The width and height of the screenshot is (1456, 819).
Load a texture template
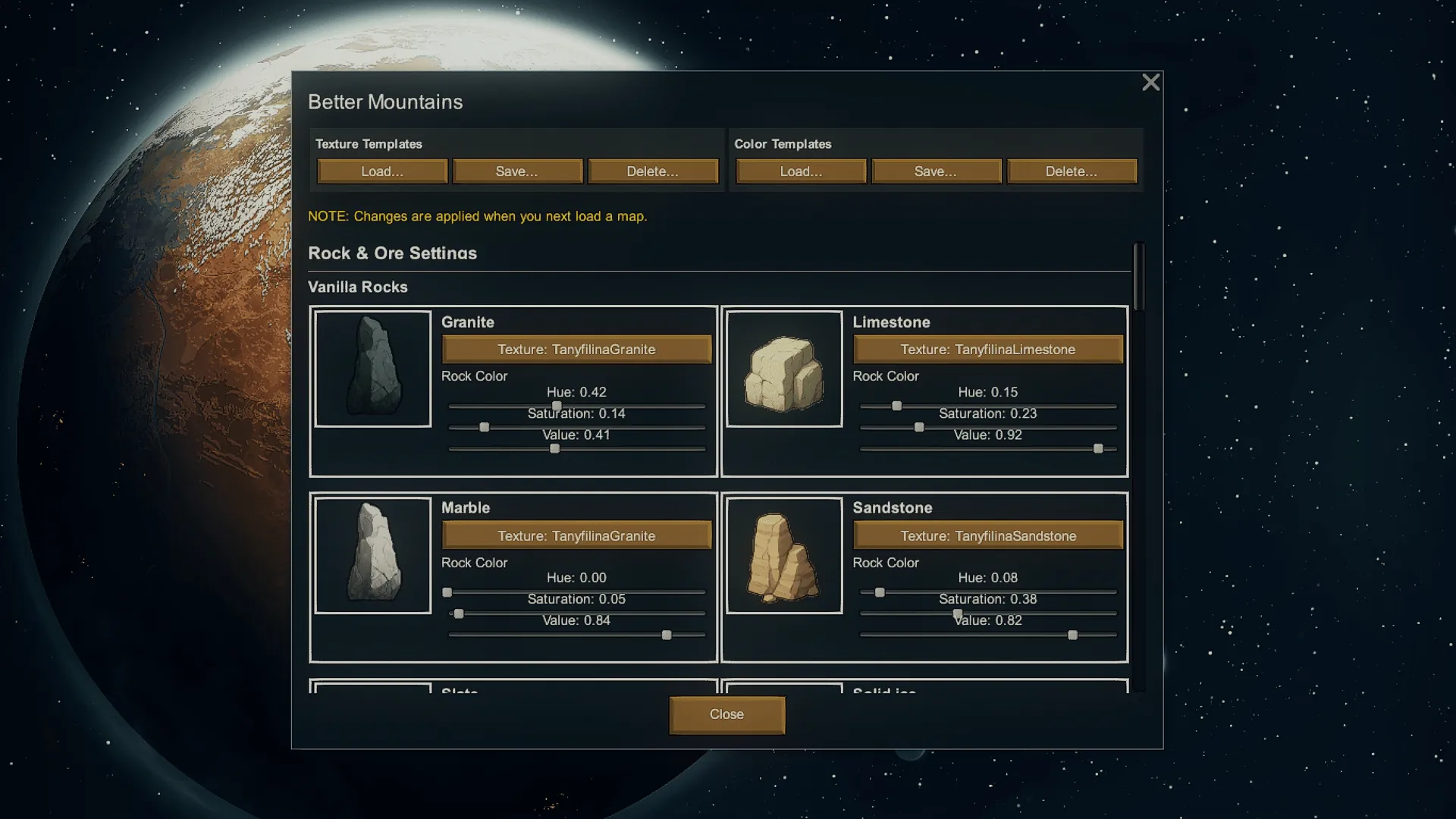(x=382, y=171)
